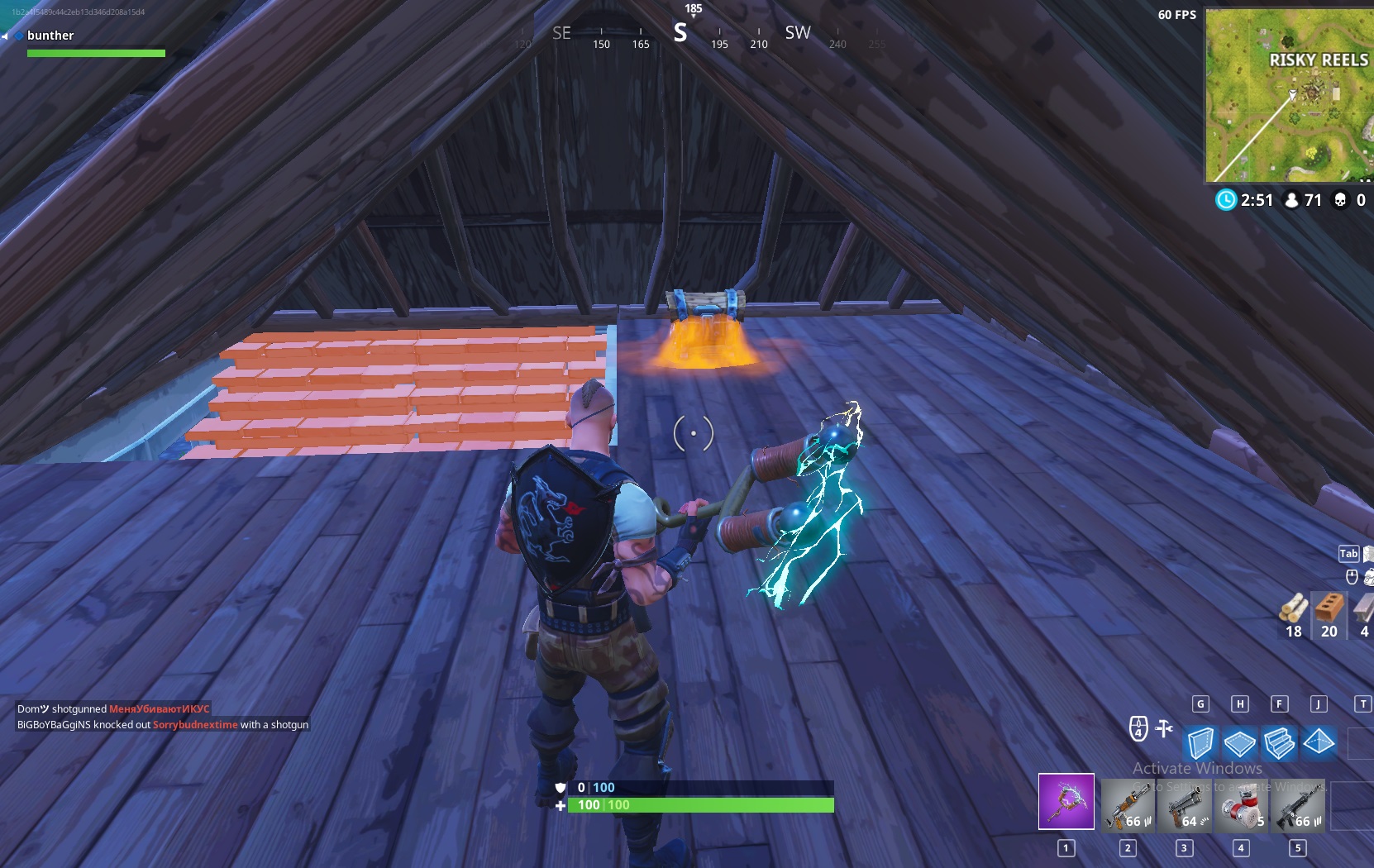Select the floor building piece icon
The image size is (1374, 868).
click(1241, 743)
